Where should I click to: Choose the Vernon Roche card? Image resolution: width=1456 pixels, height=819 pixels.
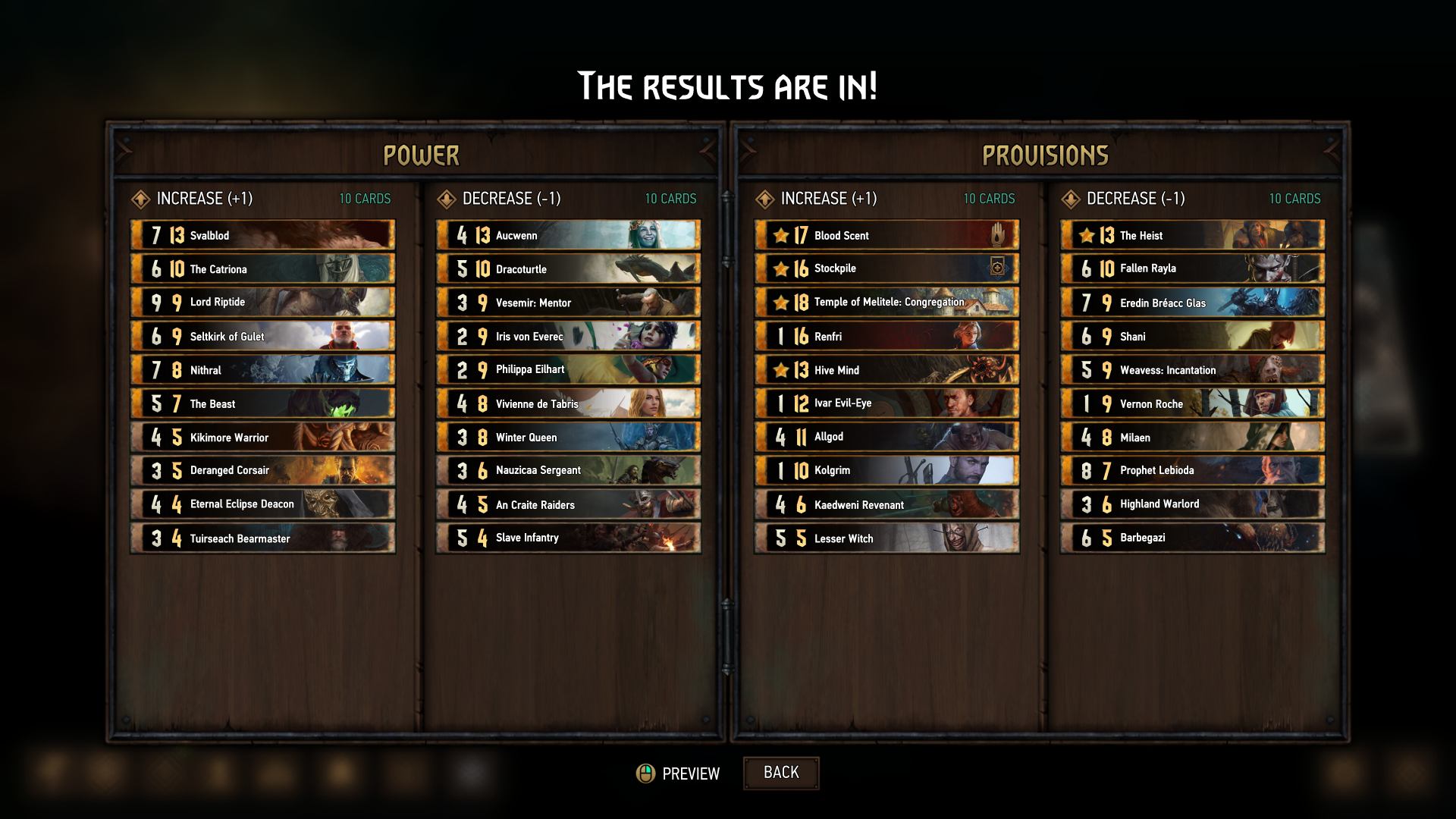1192,403
